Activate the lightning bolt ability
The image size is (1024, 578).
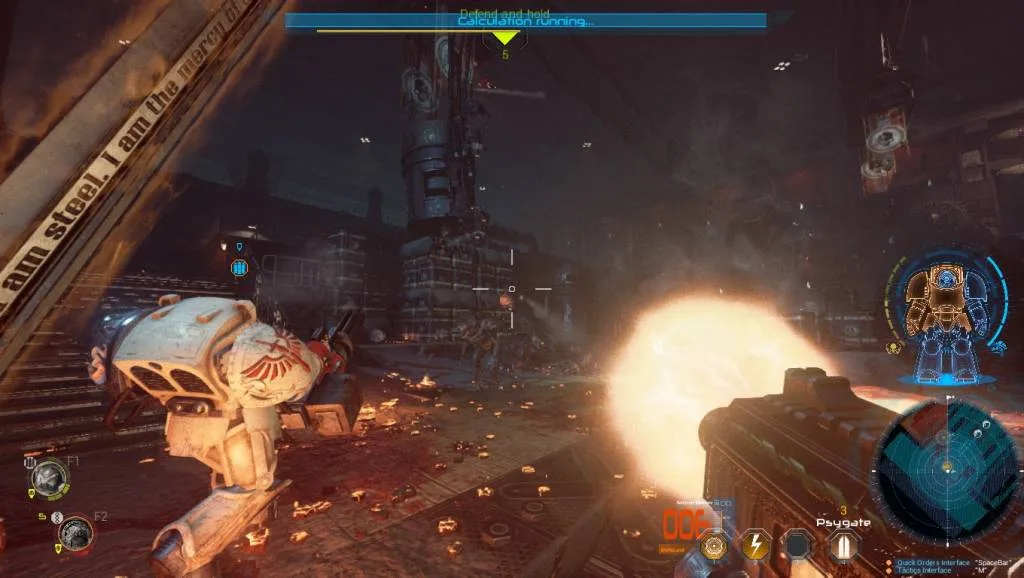754,544
